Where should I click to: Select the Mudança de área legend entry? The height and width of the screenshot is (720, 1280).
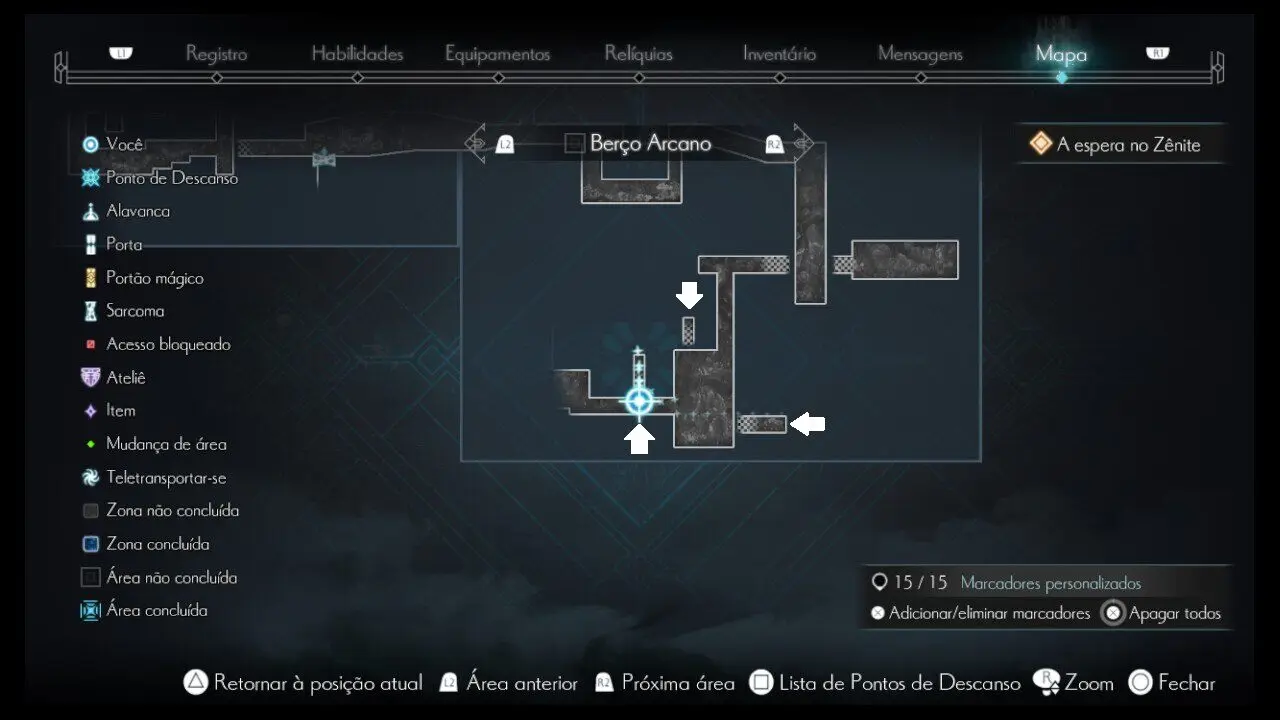[166, 444]
